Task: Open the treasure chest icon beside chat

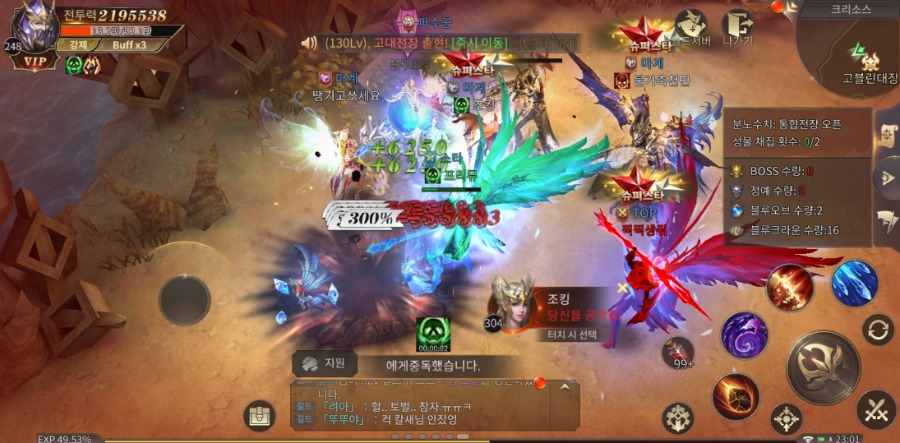Action: tap(260, 412)
